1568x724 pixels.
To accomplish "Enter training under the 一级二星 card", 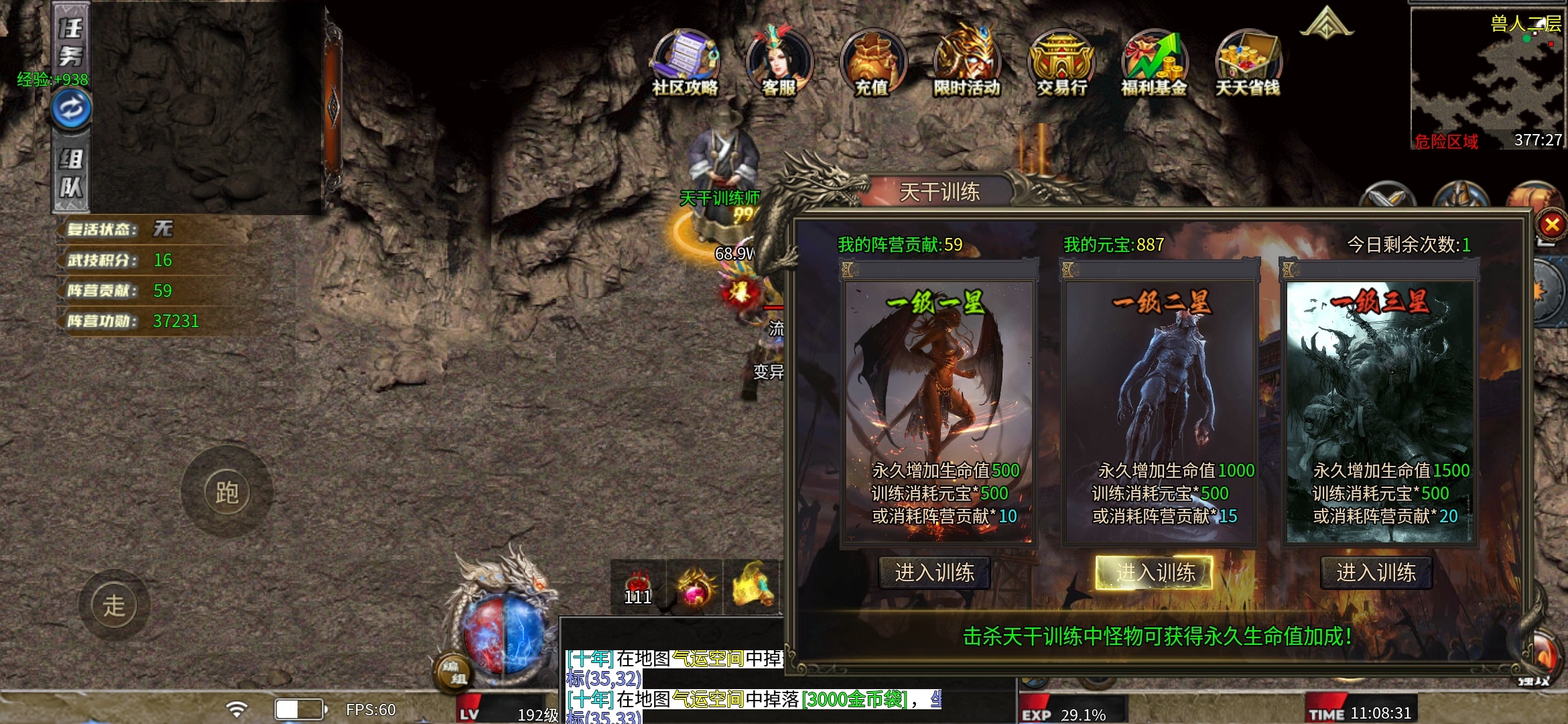I will [1155, 572].
